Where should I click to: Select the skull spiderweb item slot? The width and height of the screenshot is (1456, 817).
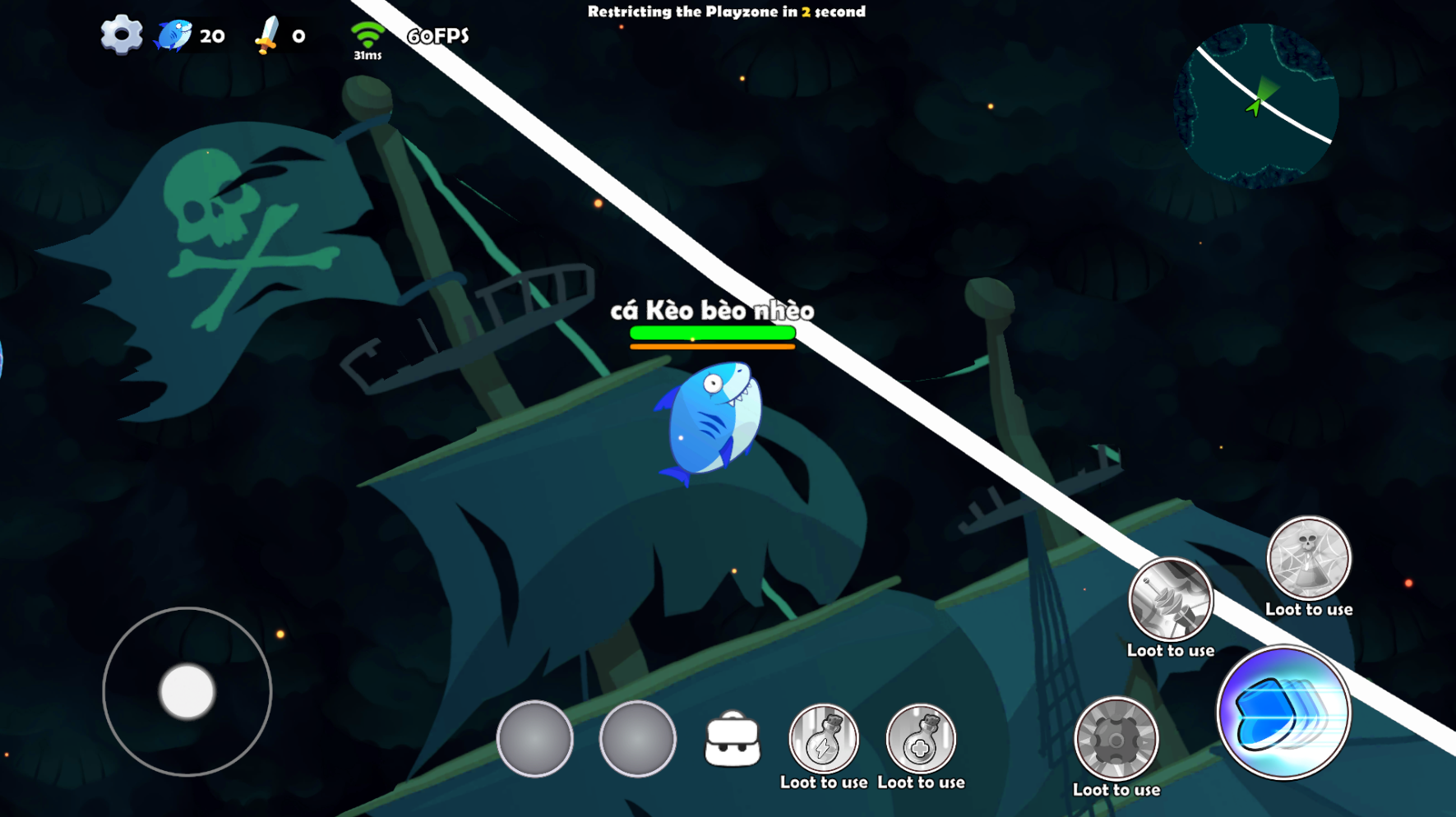pyautogui.click(x=1308, y=559)
